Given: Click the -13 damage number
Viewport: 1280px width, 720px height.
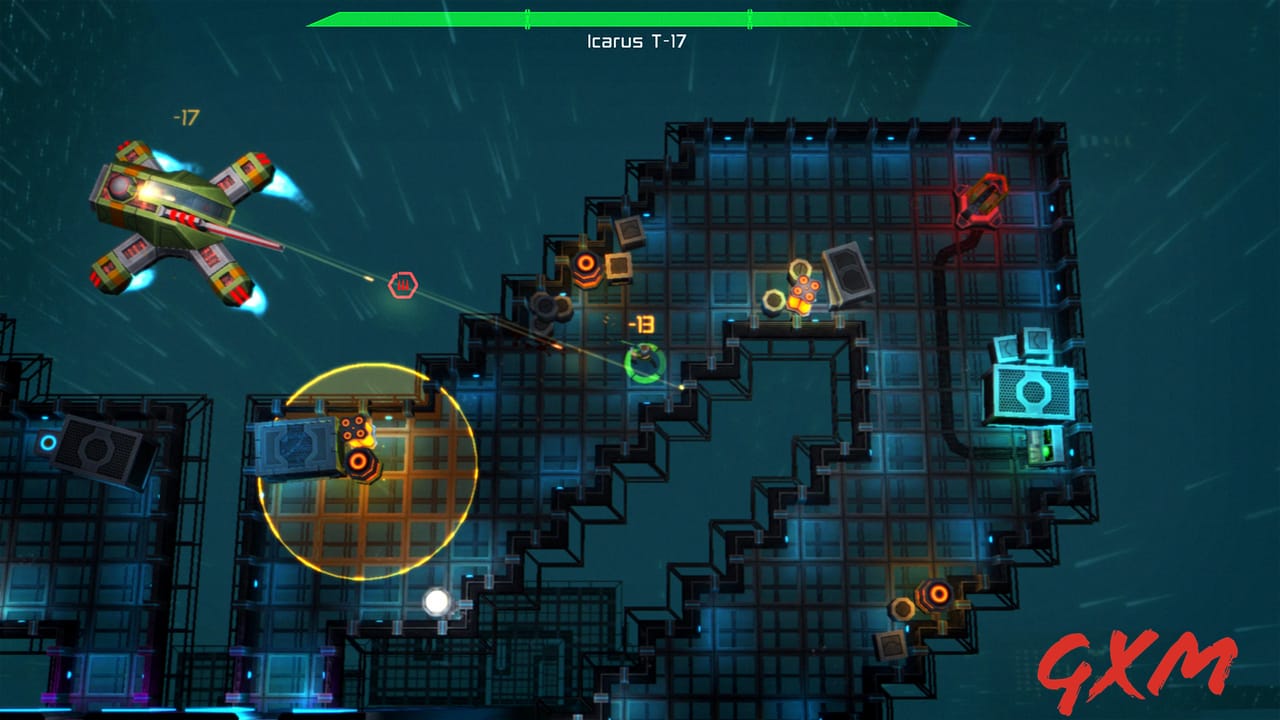Looking at the screenshot, I should [640, 325].
